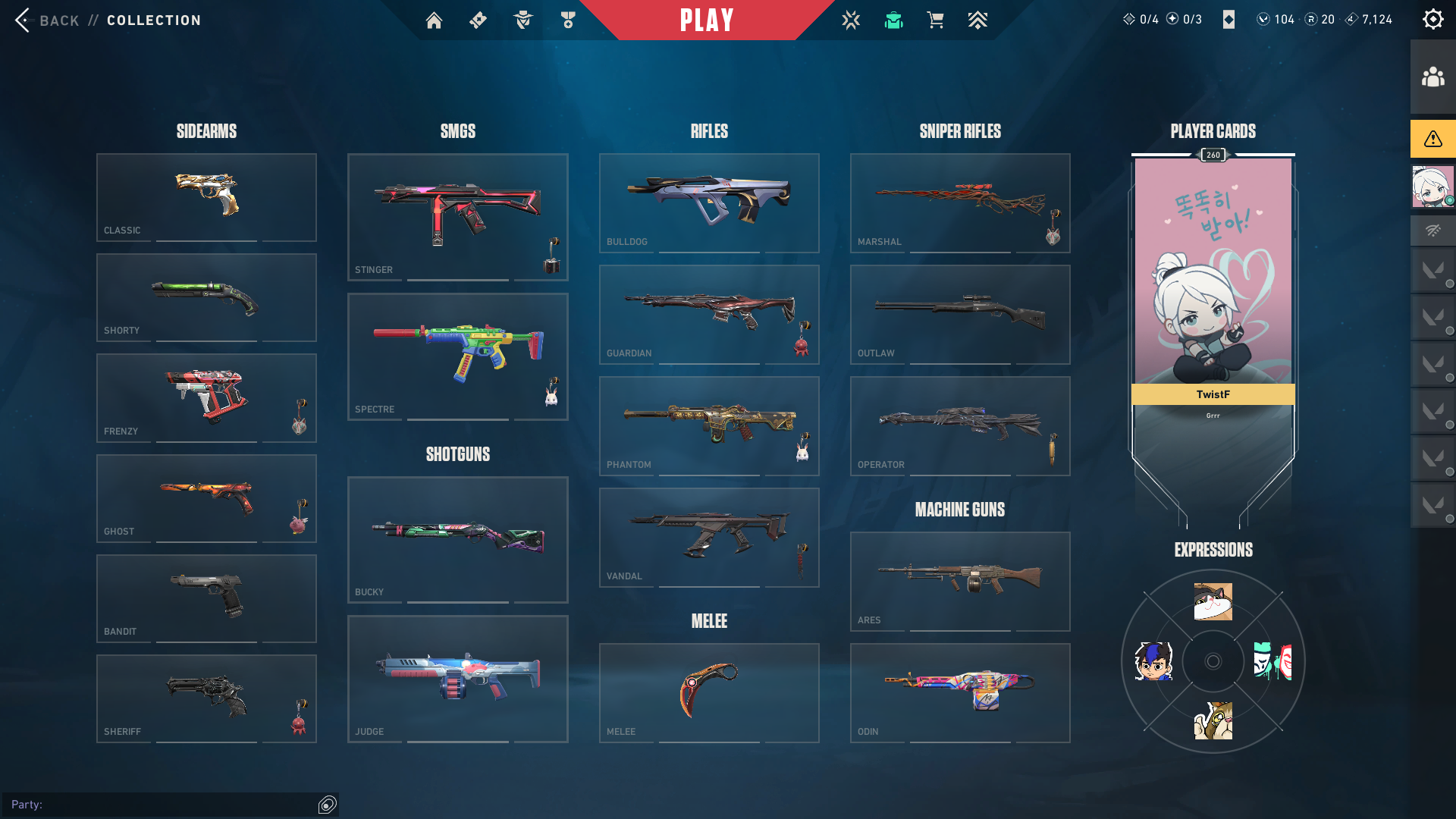Click the act rank chevrons icon
Image resolution: width=1456 pixels, height=819 pixels.
point(977,20)
